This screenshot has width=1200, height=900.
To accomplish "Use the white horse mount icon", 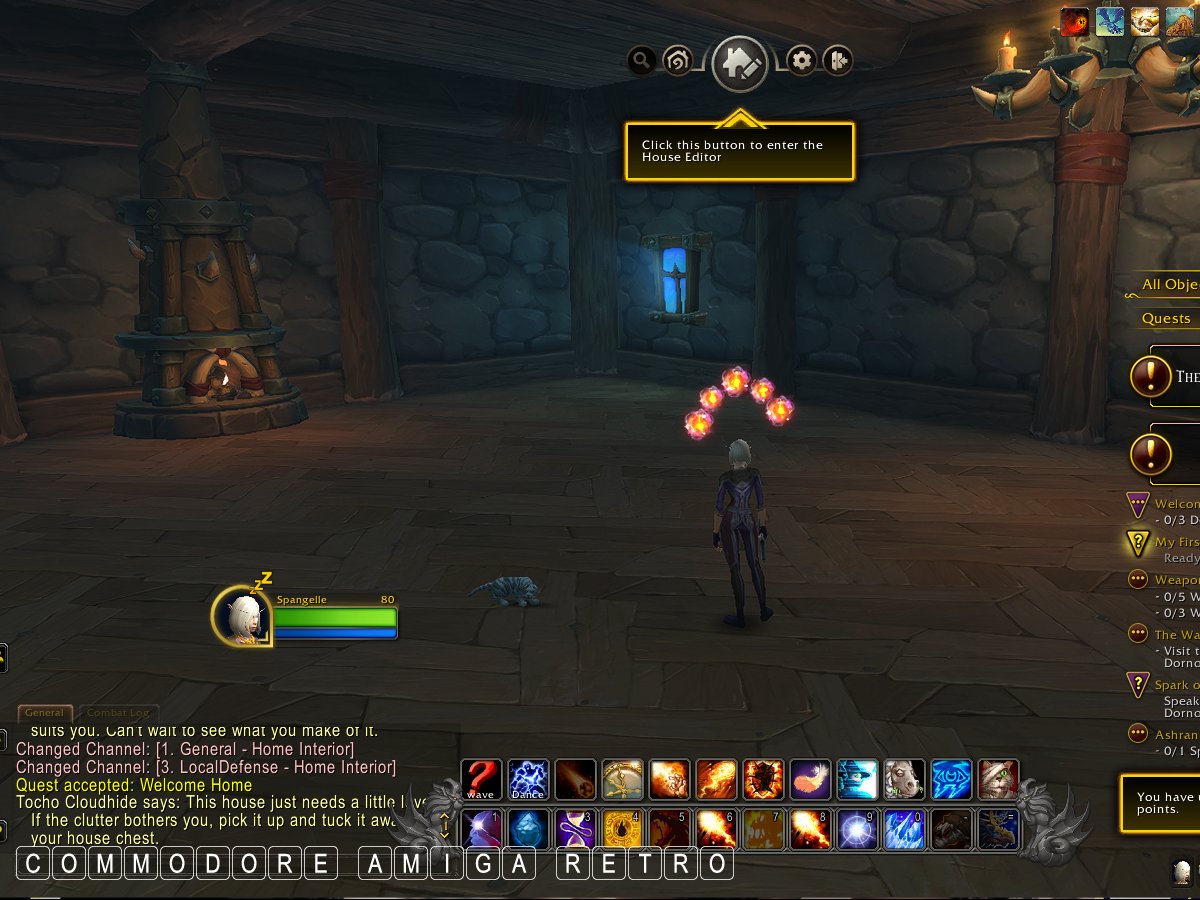I will tap(904, 779).
